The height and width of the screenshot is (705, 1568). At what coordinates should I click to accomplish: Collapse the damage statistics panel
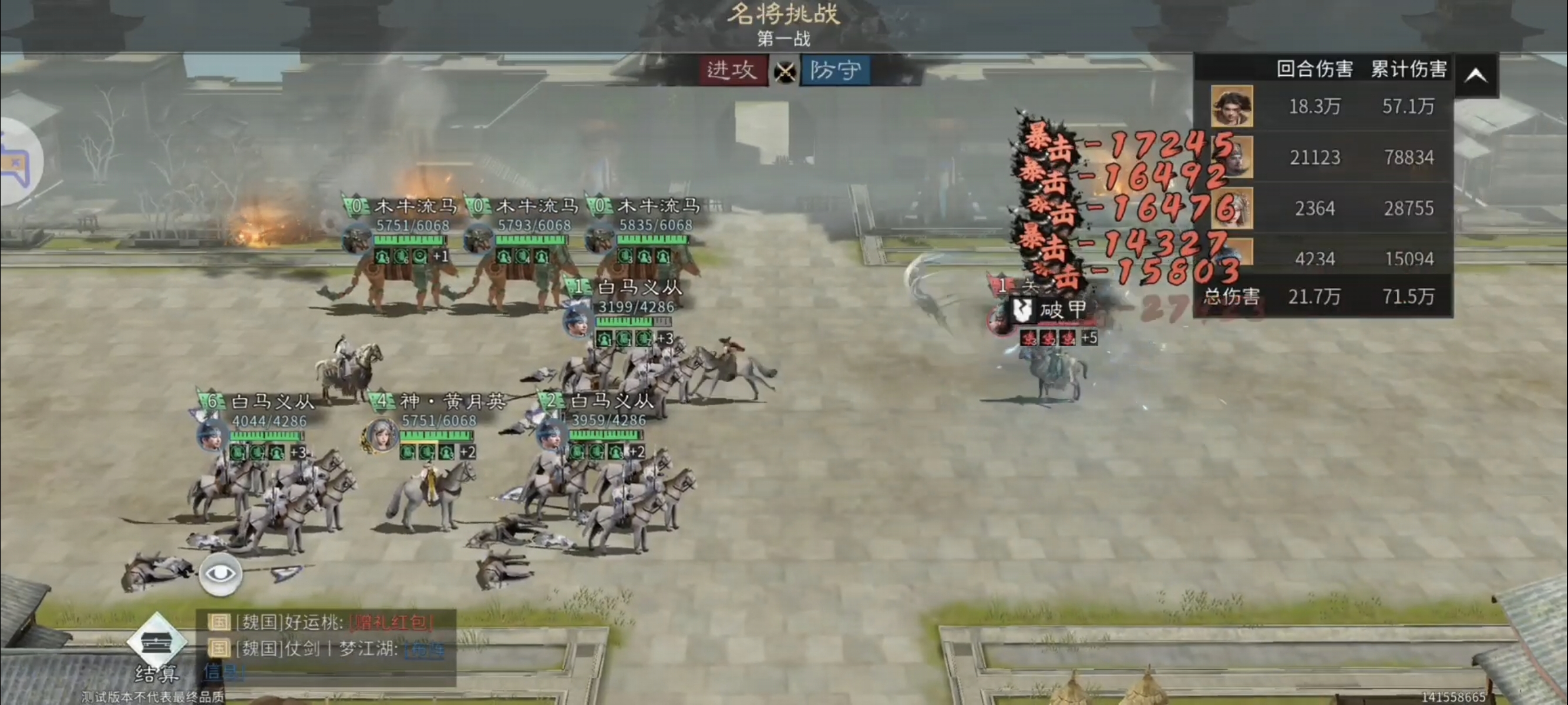click(x=1476, y=75)
